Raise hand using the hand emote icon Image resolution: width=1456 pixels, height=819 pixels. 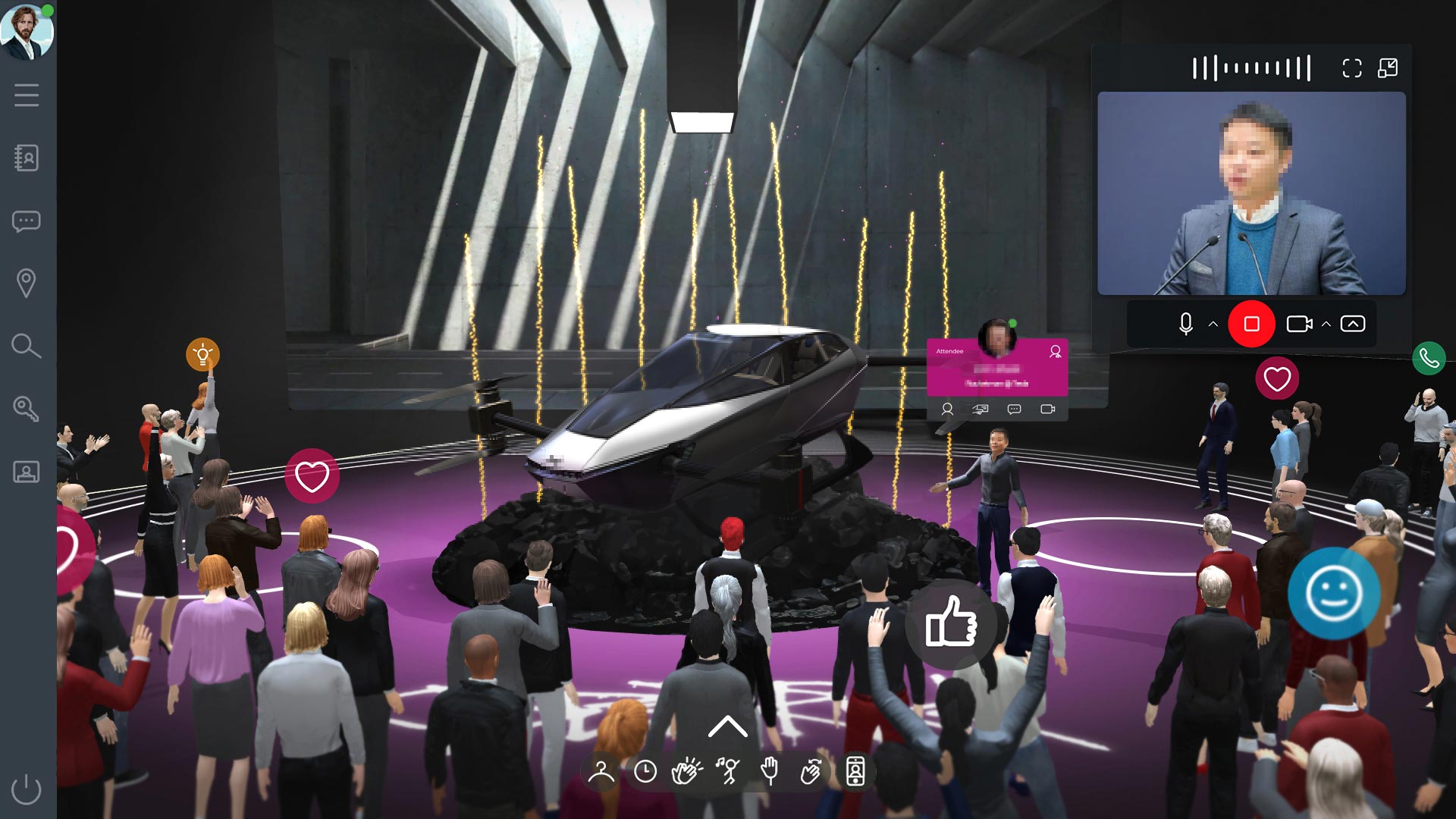coord(770,770)
